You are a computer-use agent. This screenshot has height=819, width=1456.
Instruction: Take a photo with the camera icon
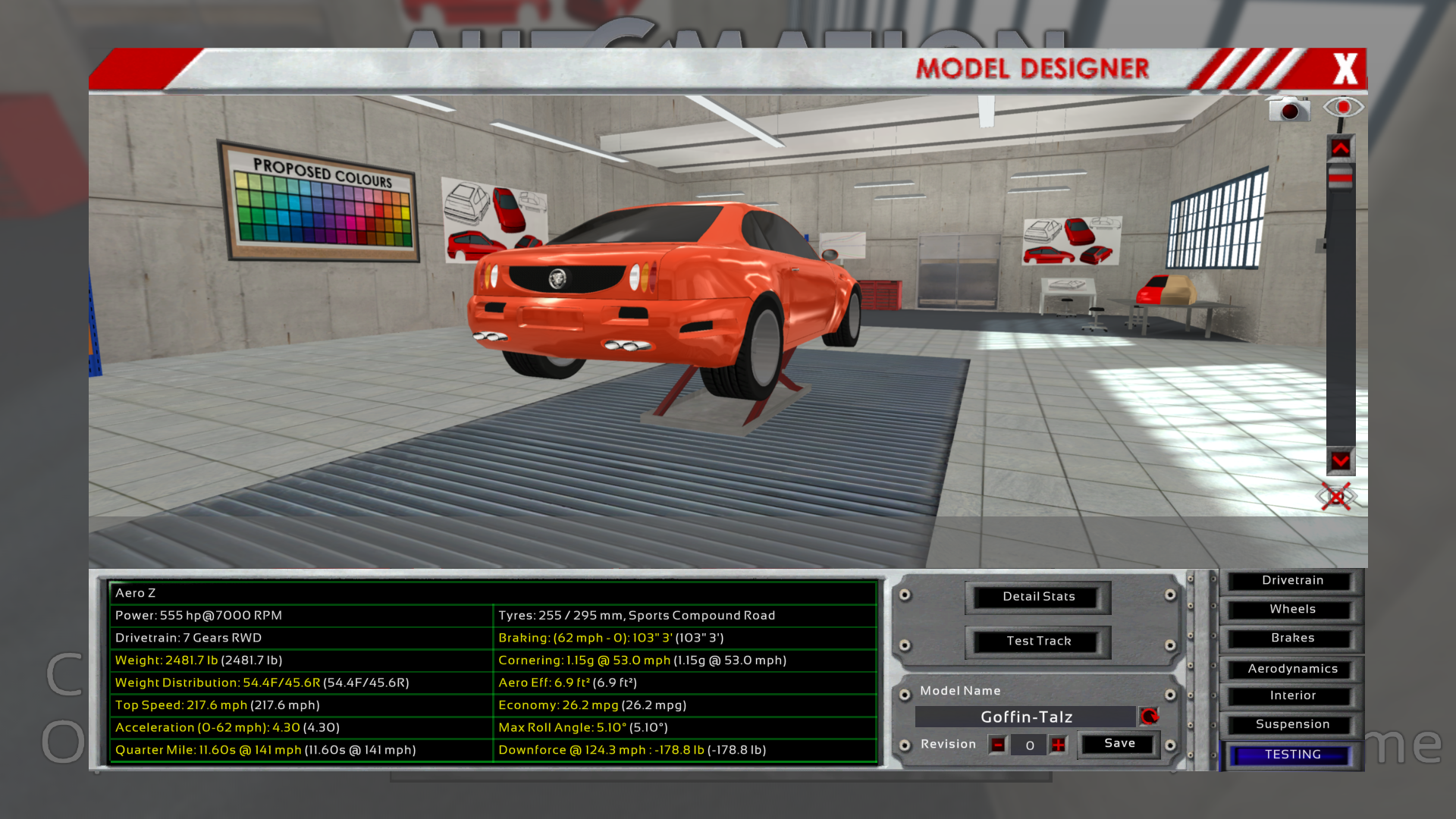tap(1288, 109)
